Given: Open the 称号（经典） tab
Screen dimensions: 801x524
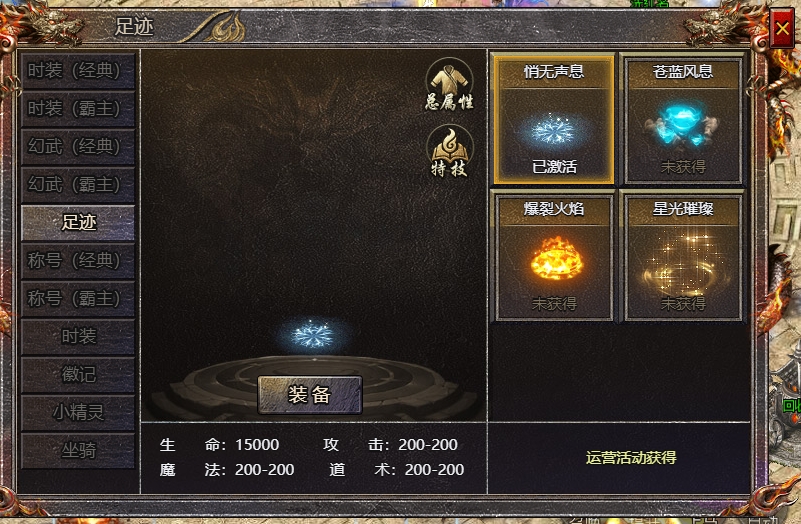Looking at the screenshot, I should [75, 260].
